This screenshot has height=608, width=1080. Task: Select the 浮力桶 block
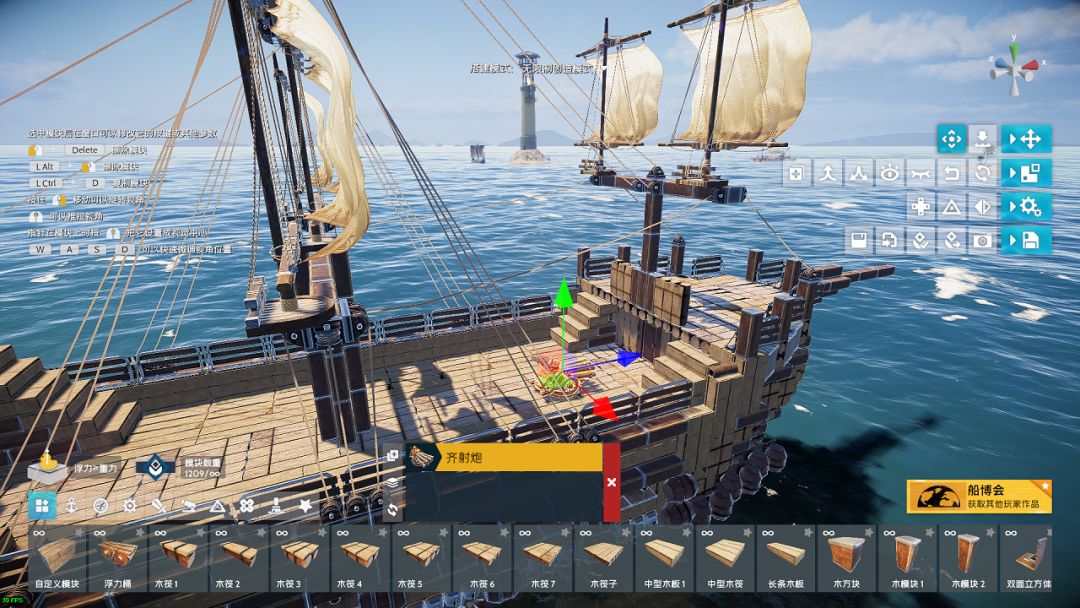(x=116, y=558)
